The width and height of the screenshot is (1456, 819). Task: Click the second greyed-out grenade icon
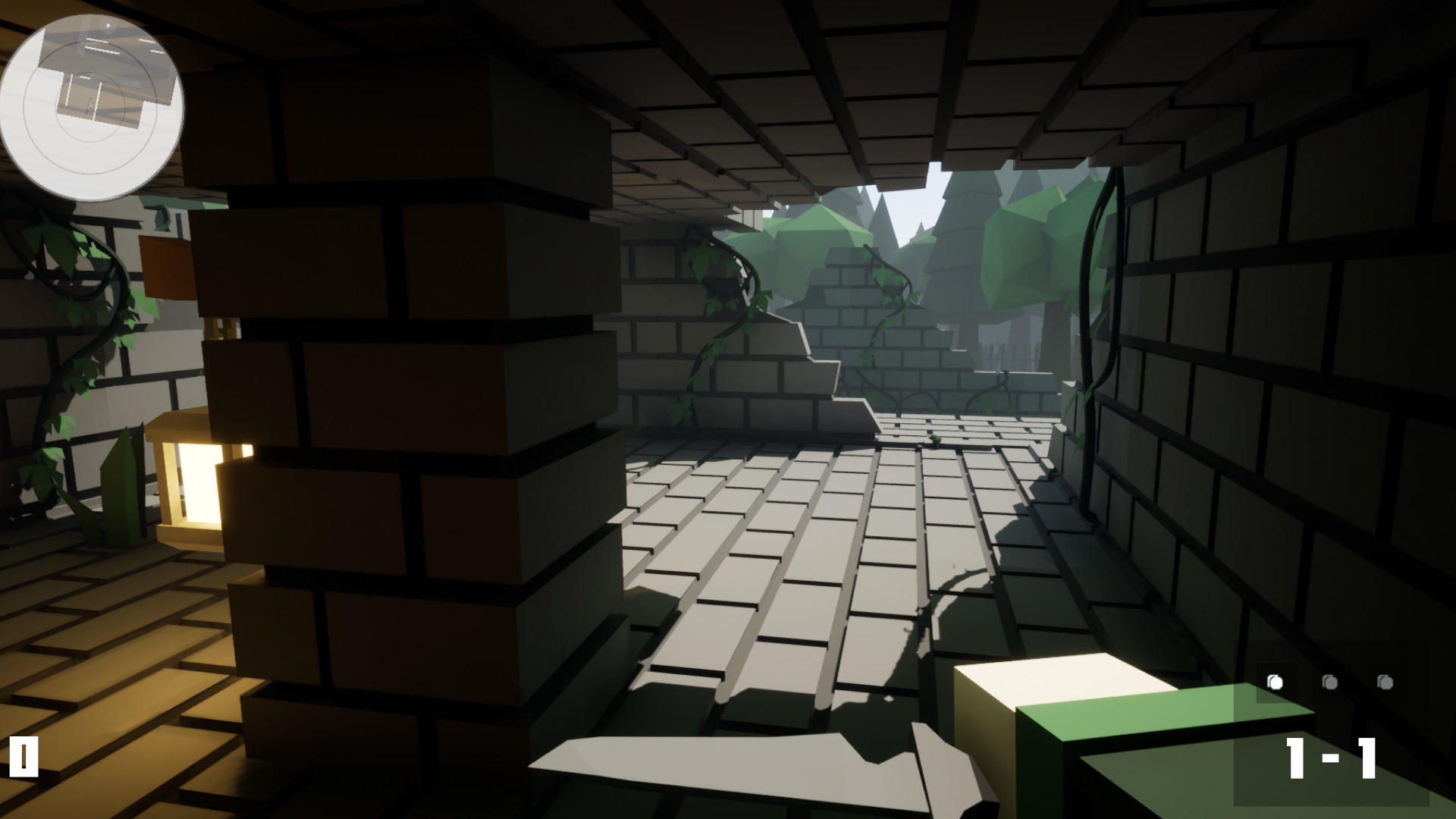coord(1331,681)
